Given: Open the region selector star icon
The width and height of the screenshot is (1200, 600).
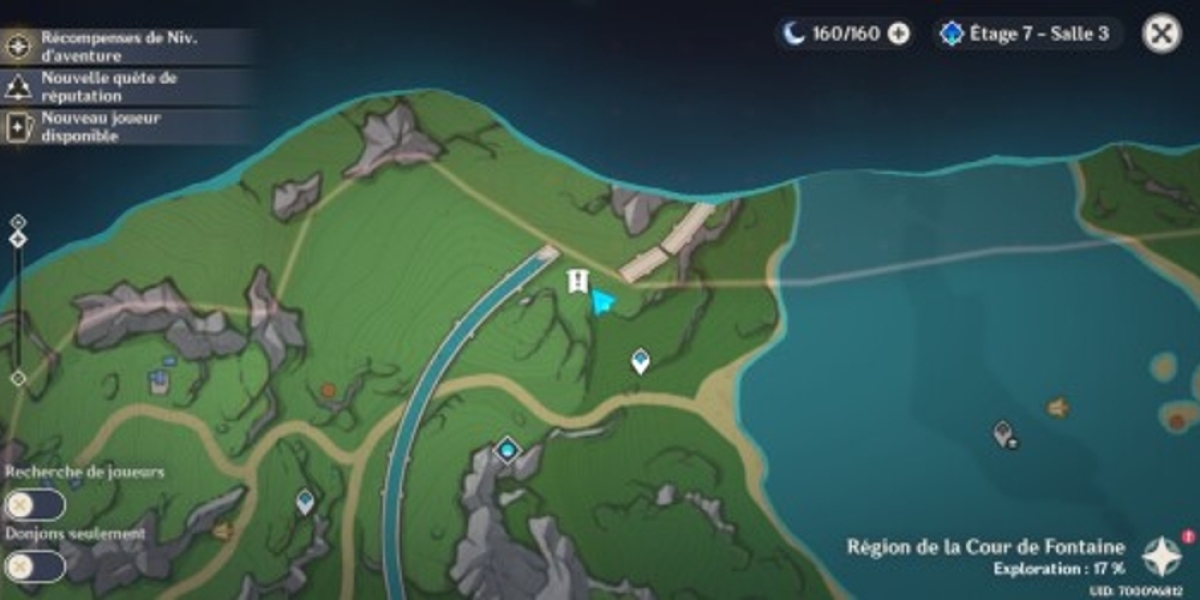Looking at the screenshot, I should pos(1162,556).
